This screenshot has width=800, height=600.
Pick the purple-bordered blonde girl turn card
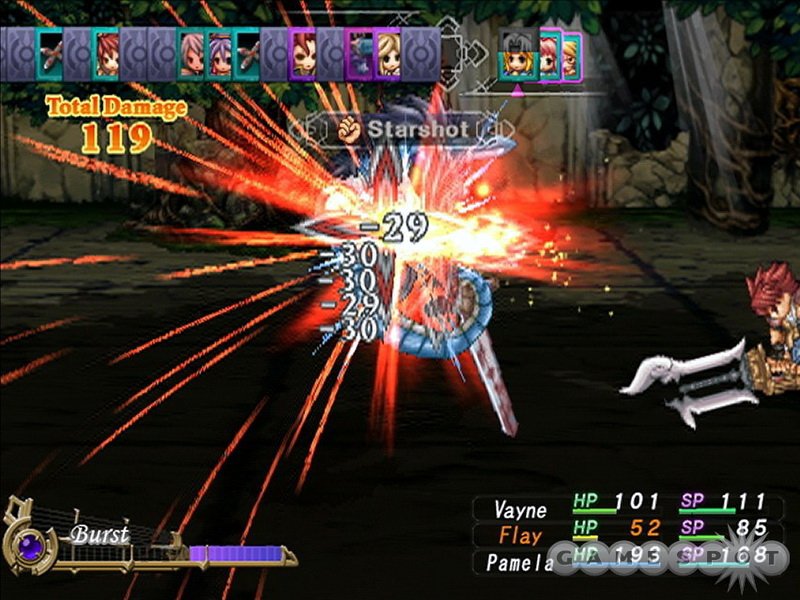[x=387, y=53]
